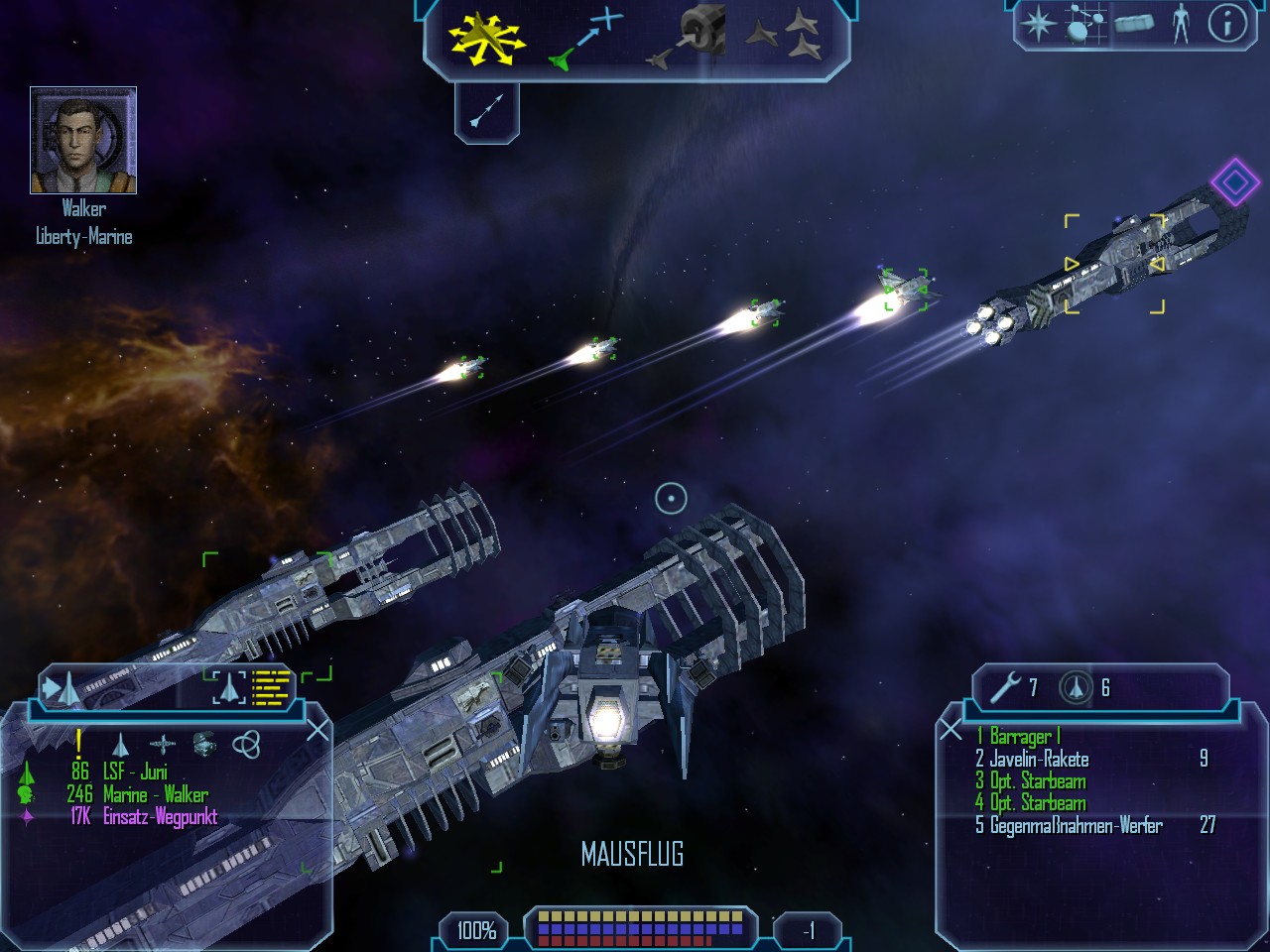
Task: Click the small ship-arrow icon beneath the maneuver bar
Action: [486, 110]
